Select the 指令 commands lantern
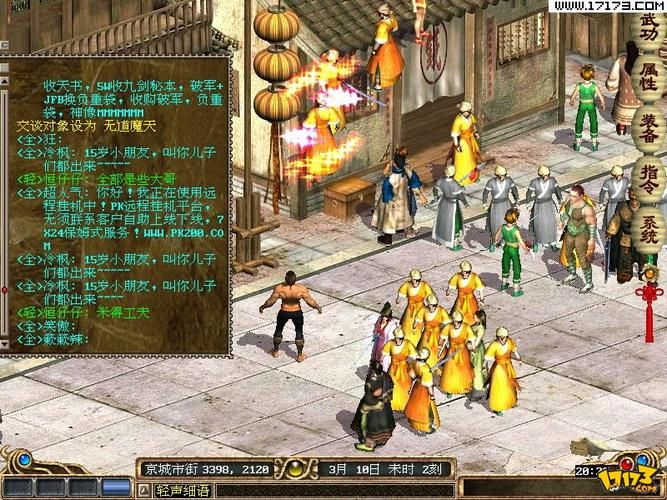This screenshot has width=667, height=500. point(648,178)
